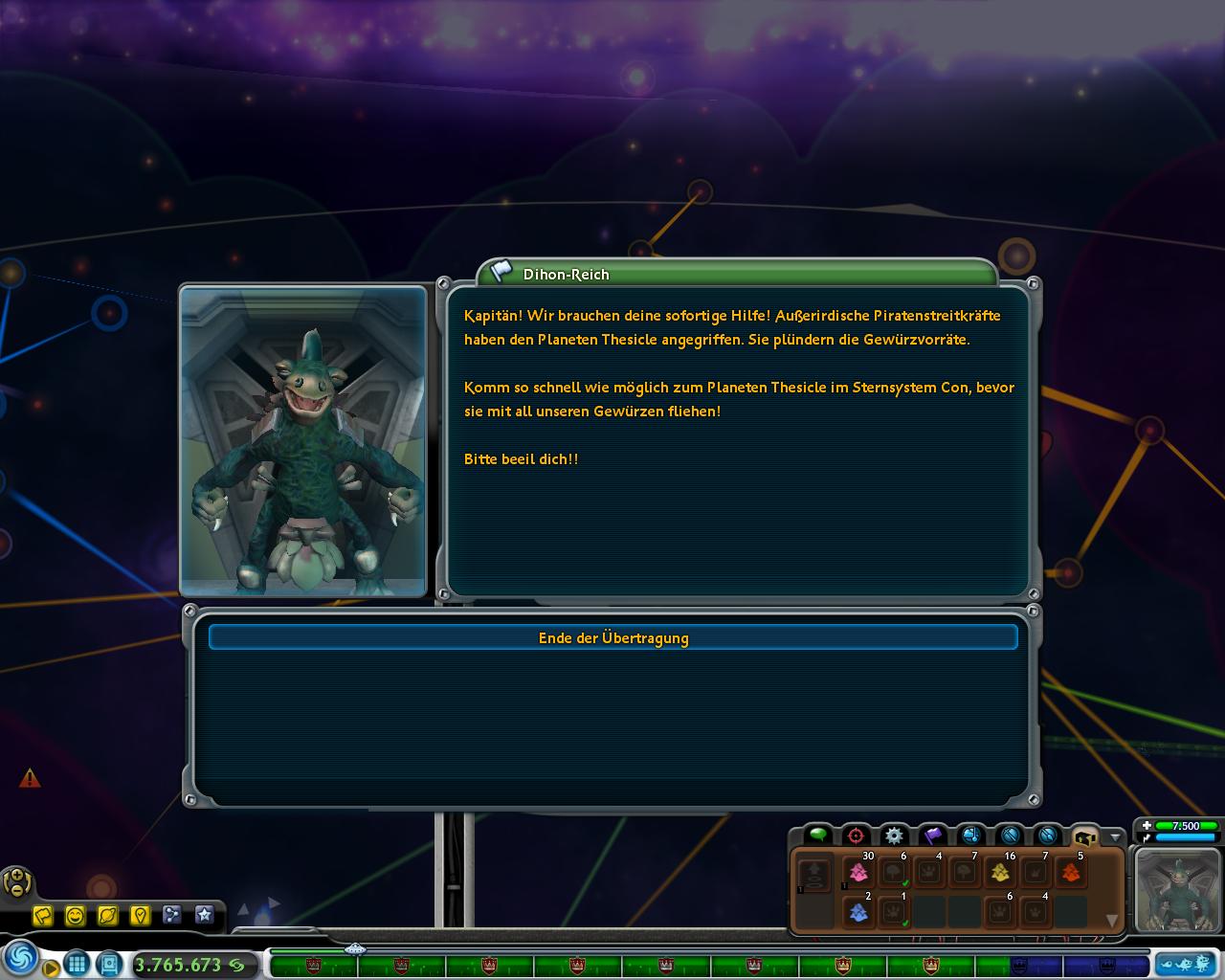
Task: Pick the red spice cargo slot
Action: point(1071,873)
